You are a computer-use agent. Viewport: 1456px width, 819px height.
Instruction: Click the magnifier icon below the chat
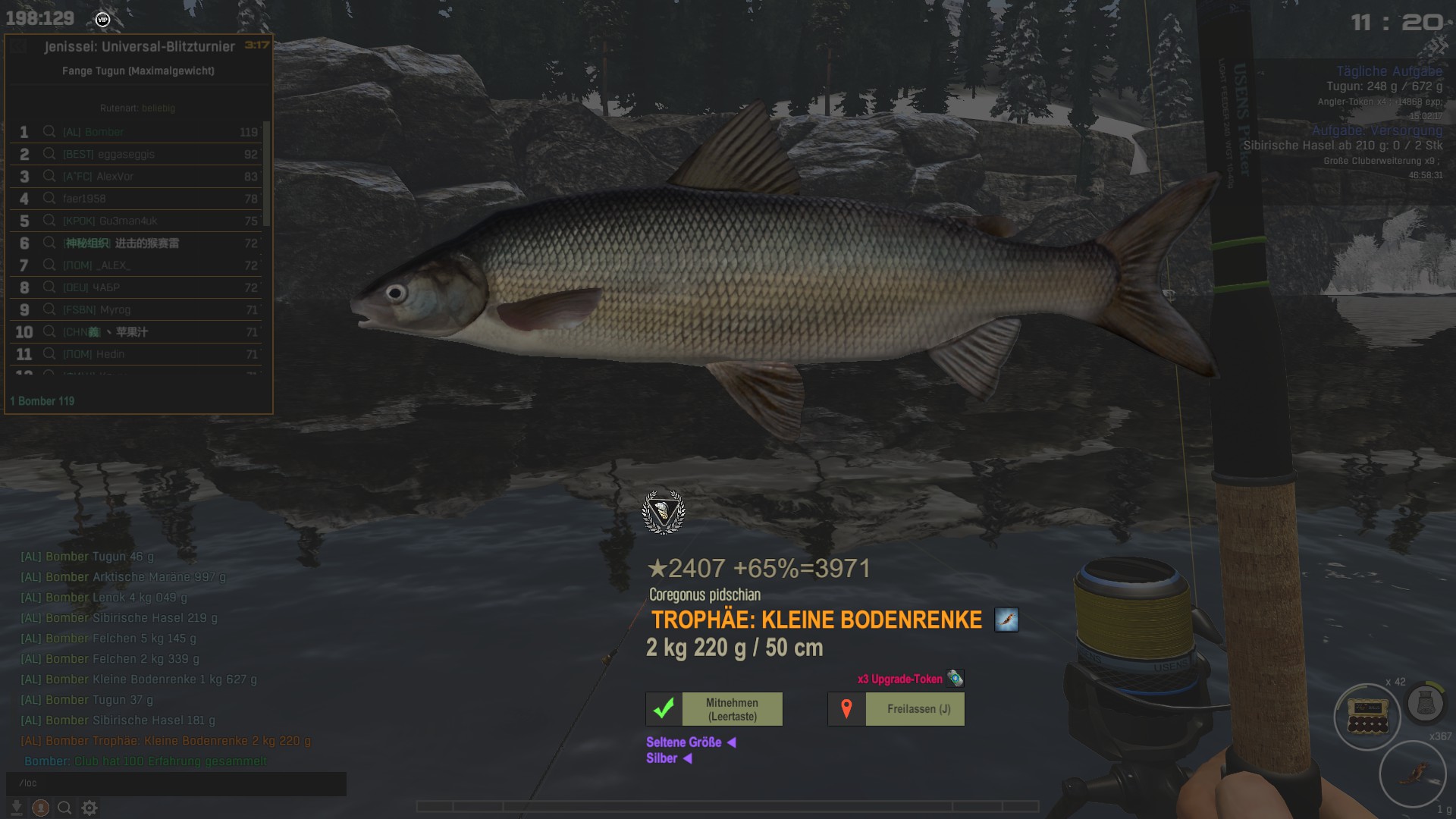click(65, 808)
